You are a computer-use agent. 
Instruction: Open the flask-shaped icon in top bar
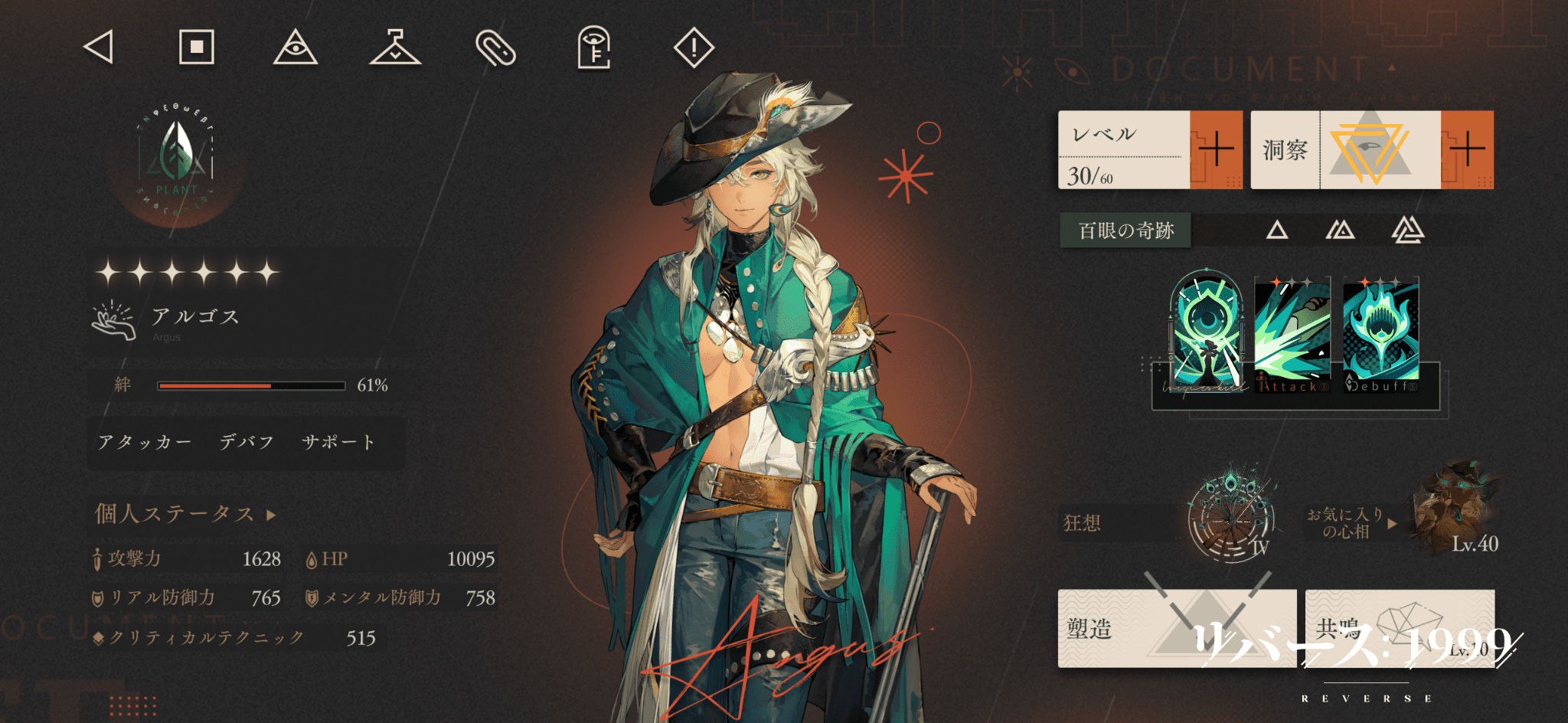coord(395,47)
